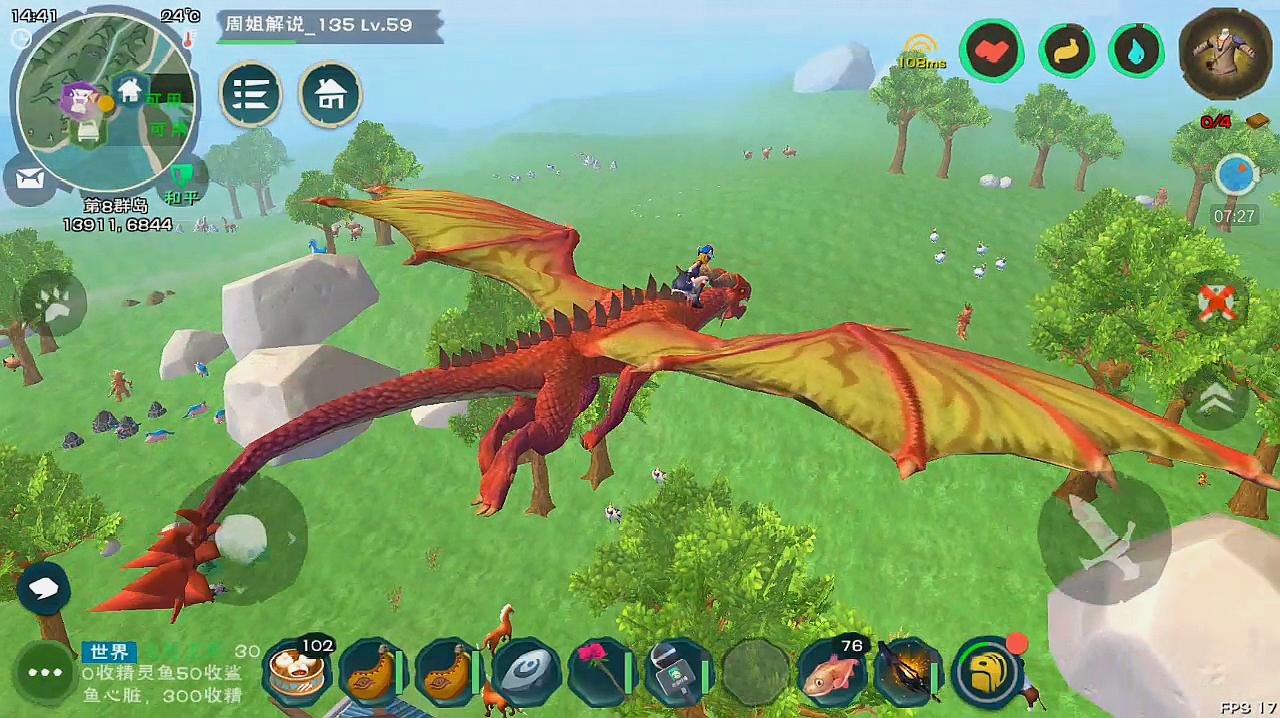Open the blue circular timer icon
The height and width of the screenshot is (718, 1280).
pyautogui.click(x=1235, y=175)
